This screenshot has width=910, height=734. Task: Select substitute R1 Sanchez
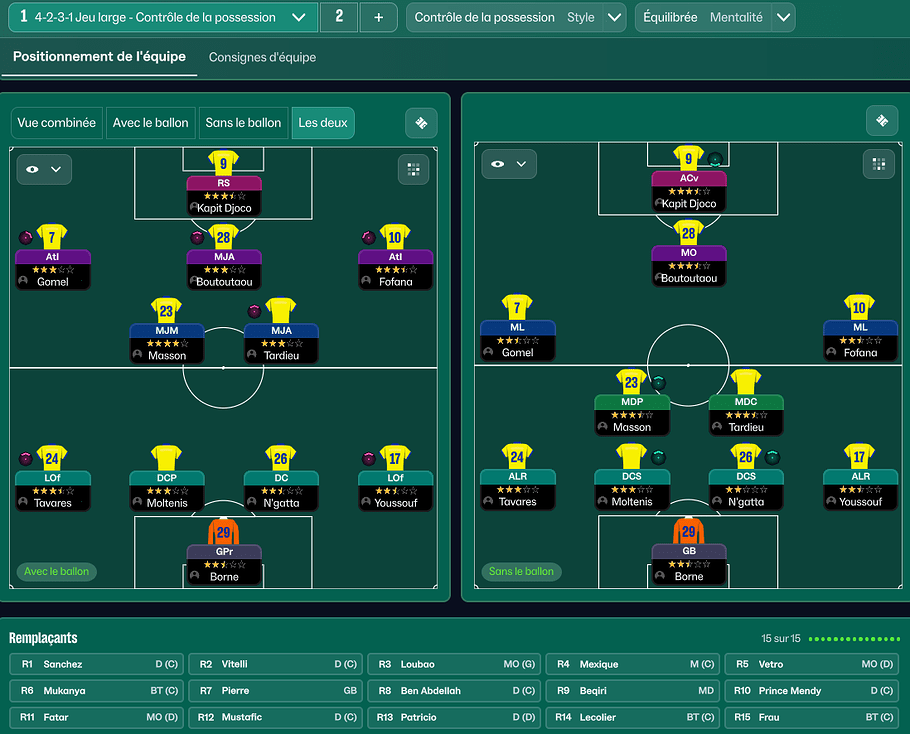pos(96,664)
